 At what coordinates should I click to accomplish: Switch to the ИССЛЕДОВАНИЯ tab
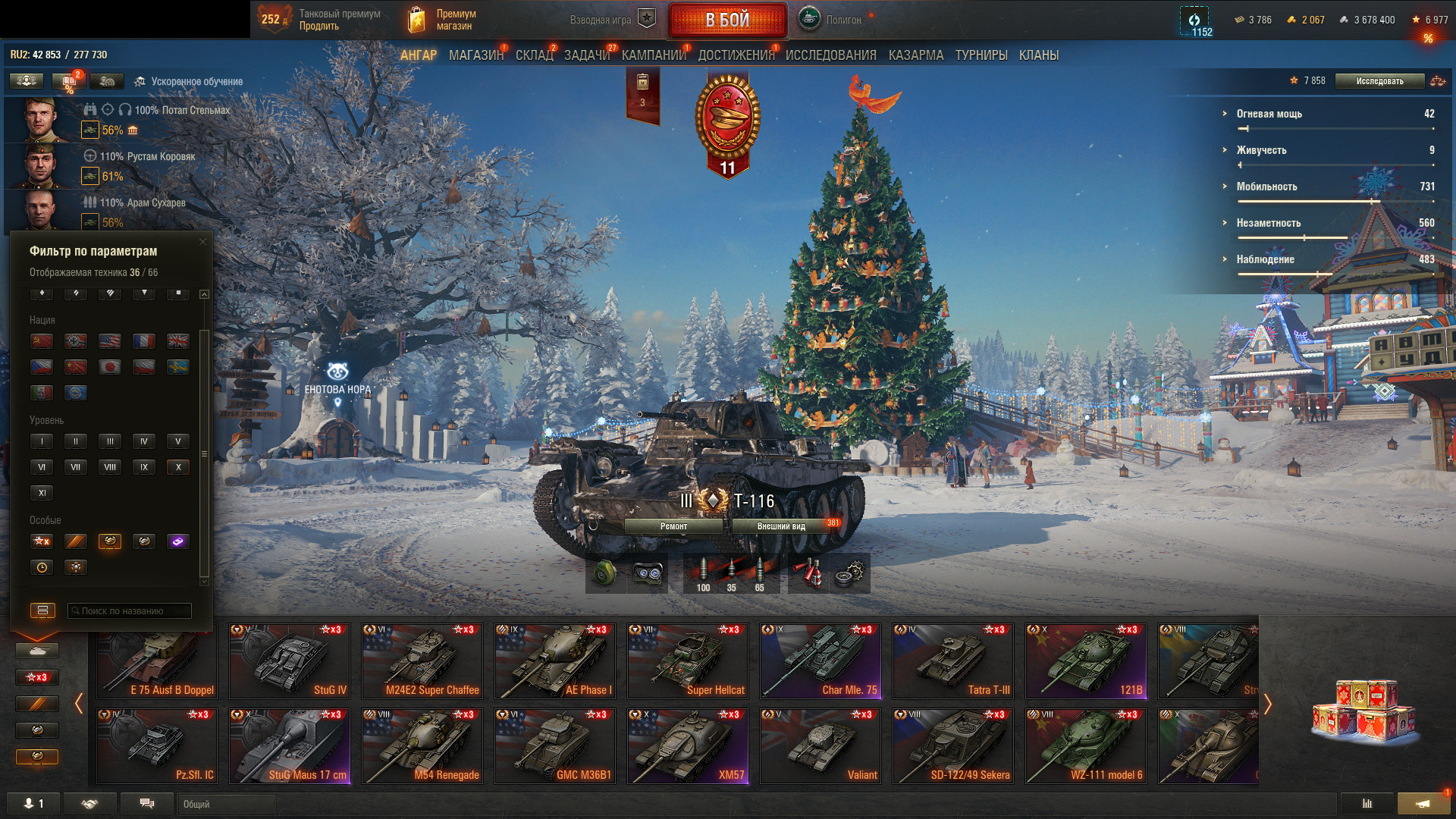(830, 55)
